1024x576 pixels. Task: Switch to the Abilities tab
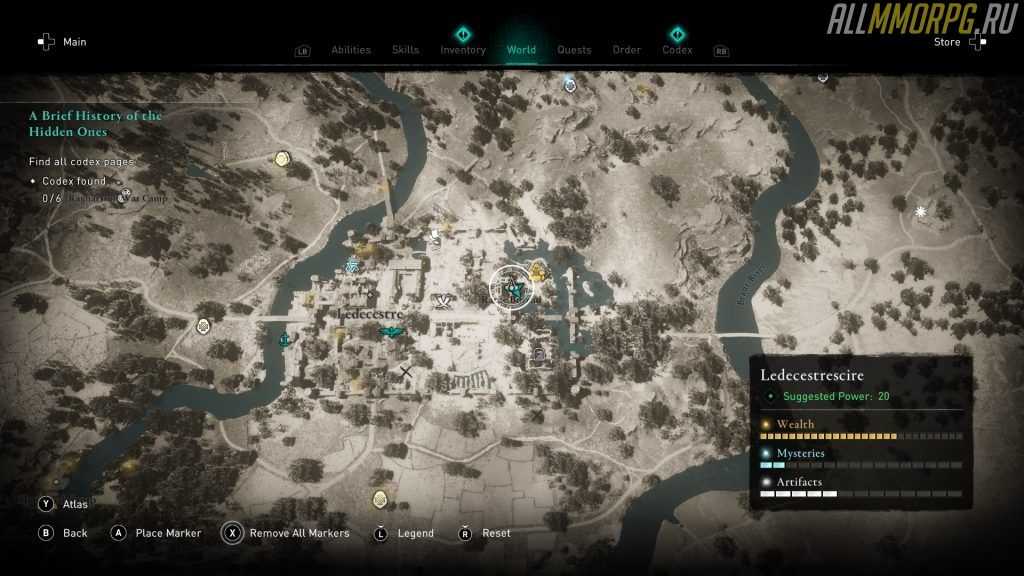point(350,50)
